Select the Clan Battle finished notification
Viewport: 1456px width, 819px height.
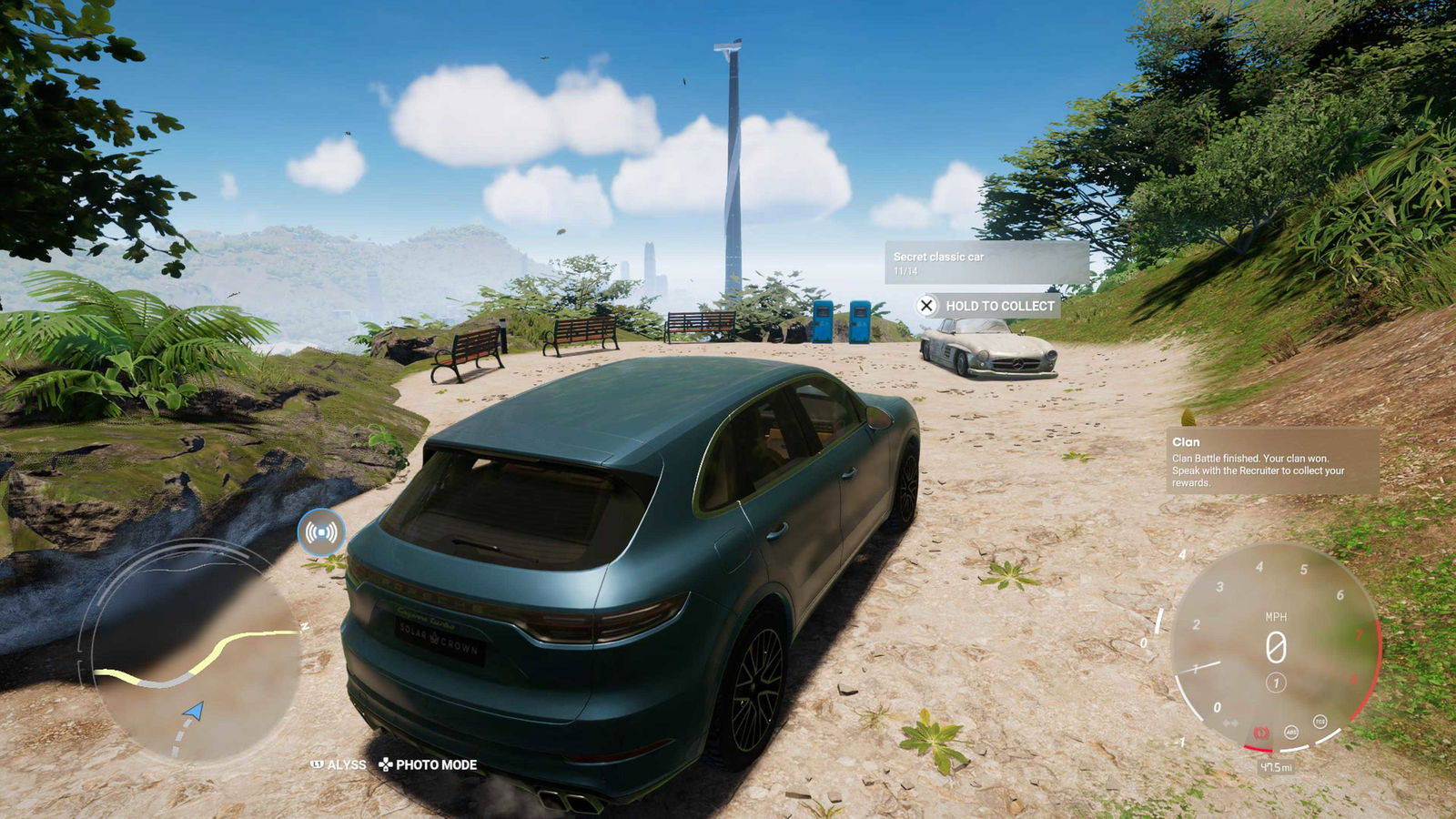point(1271,461)
